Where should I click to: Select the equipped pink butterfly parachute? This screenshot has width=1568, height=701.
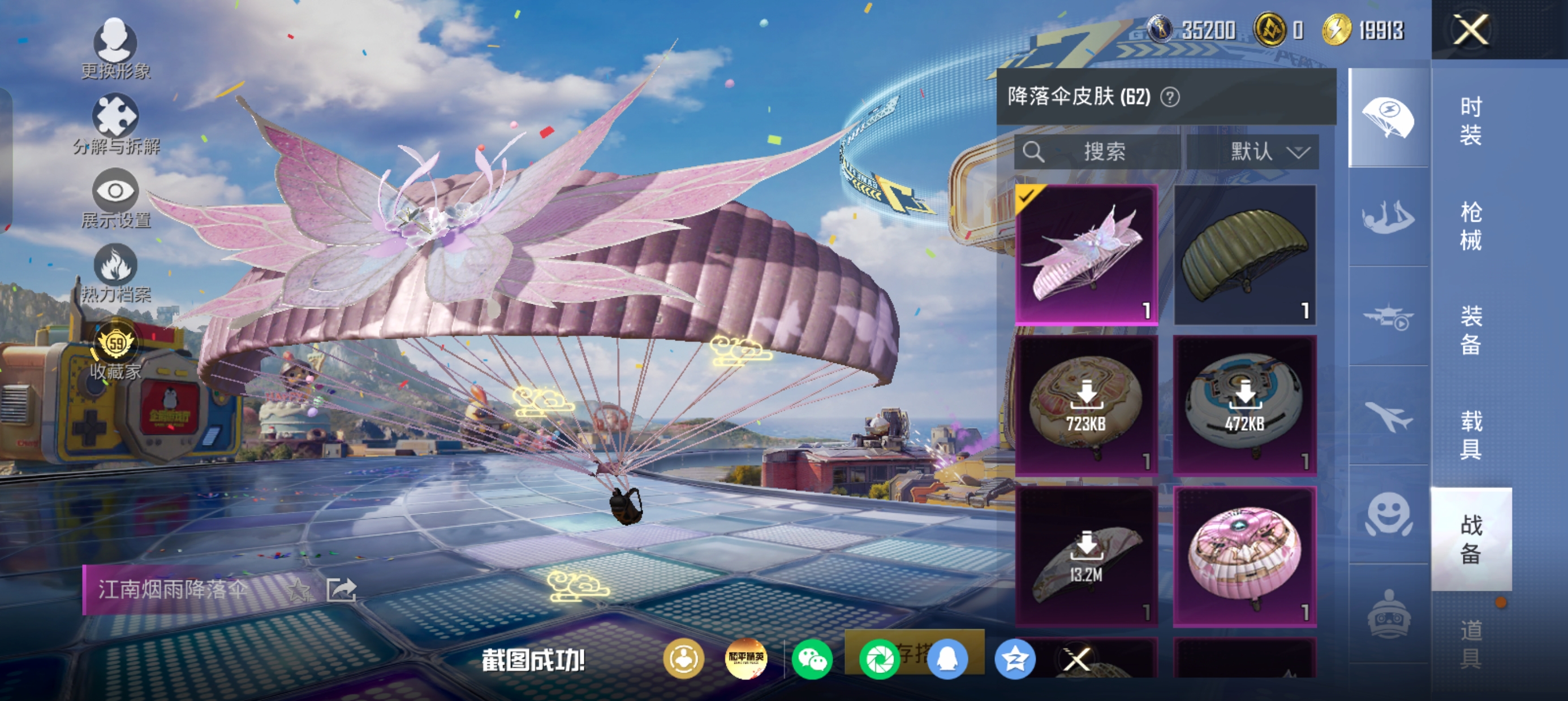click(1087, 255)
